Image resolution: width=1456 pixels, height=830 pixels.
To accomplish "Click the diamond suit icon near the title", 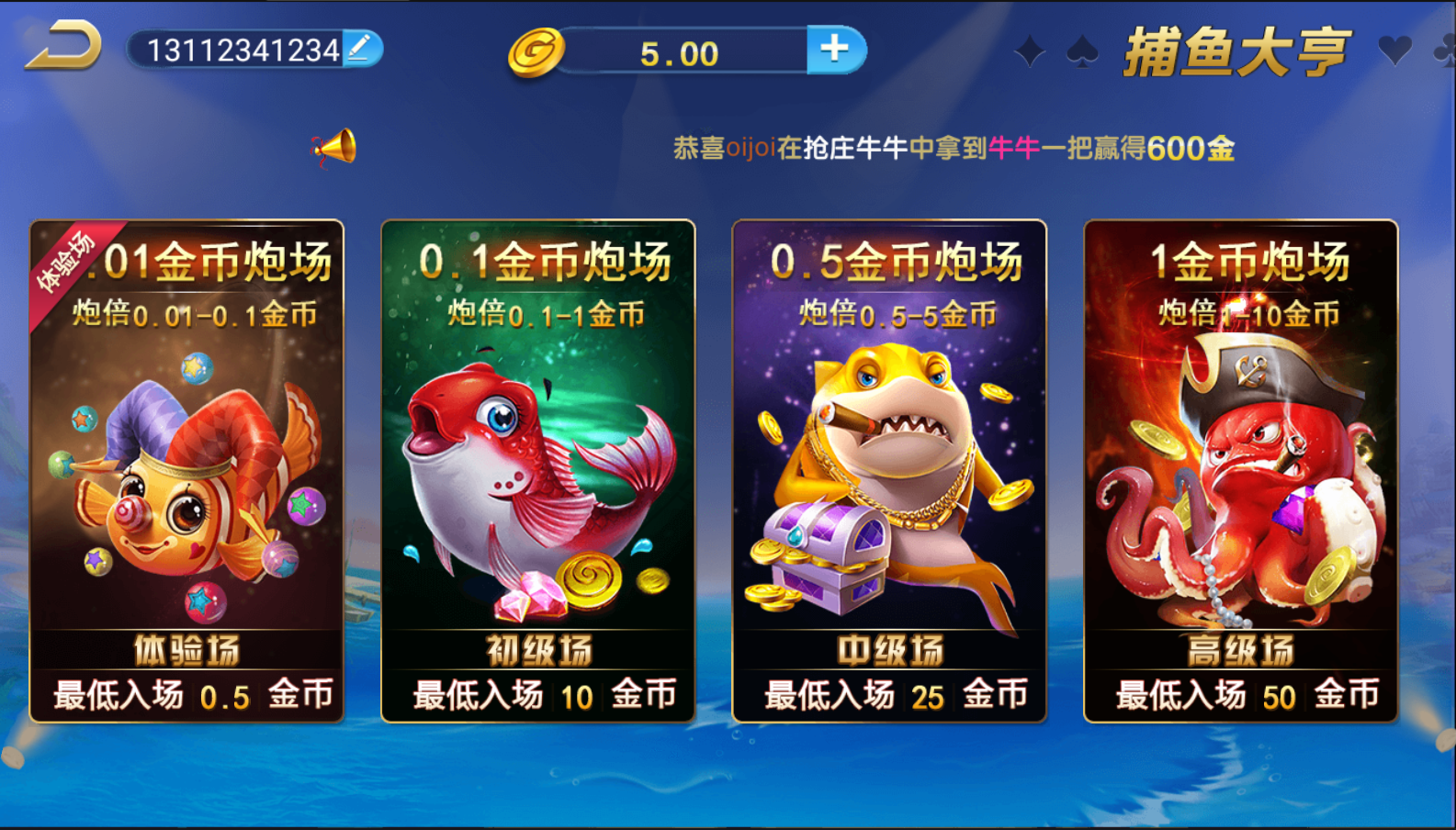I will coord(1029,50).
